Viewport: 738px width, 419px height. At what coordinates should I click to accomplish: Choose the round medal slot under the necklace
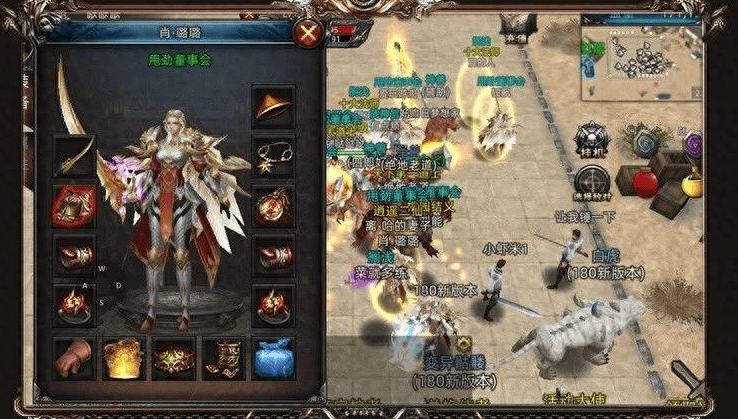tap(272, 206)
